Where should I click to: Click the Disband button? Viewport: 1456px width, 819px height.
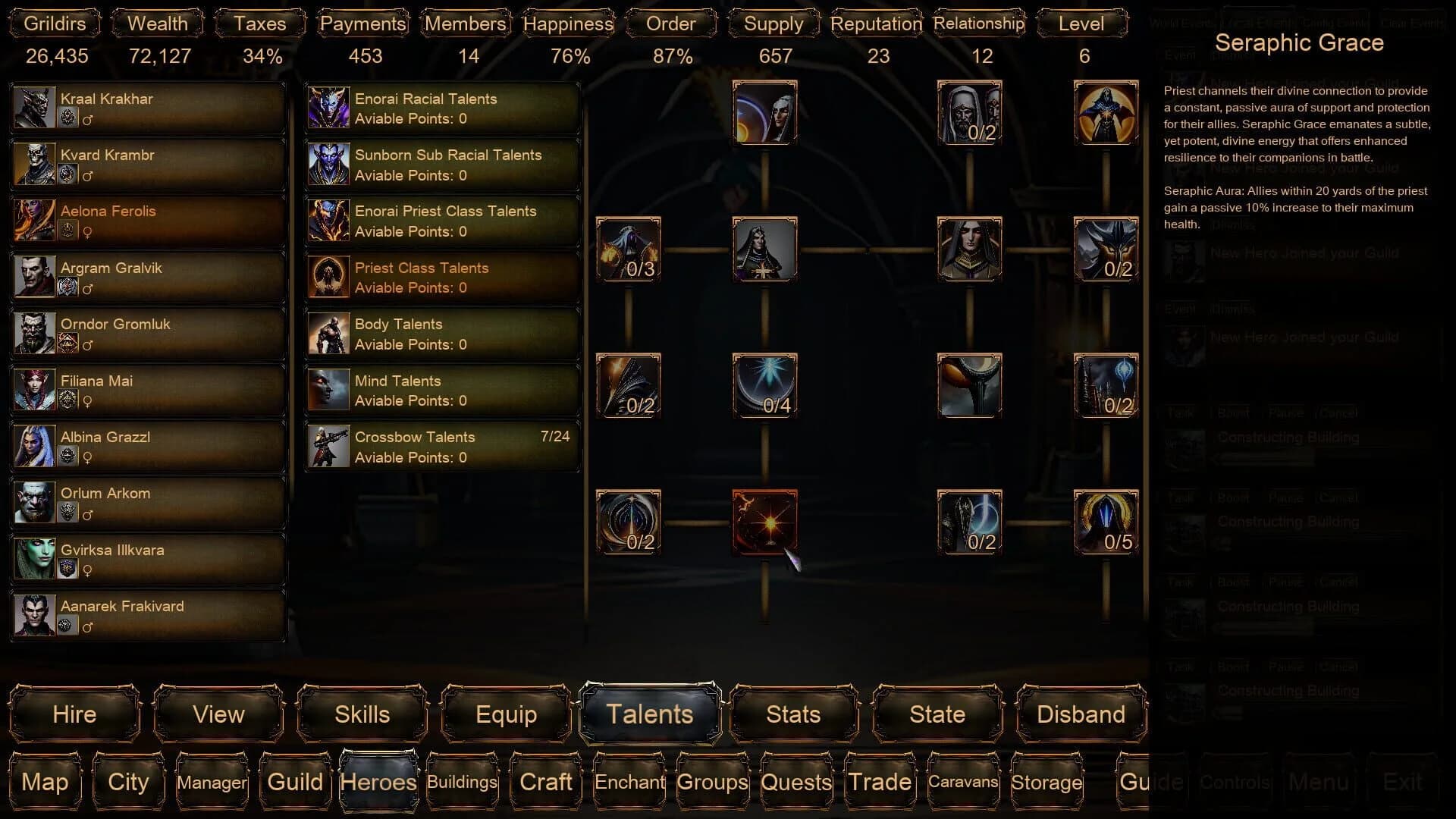(x=1080, y=714)
